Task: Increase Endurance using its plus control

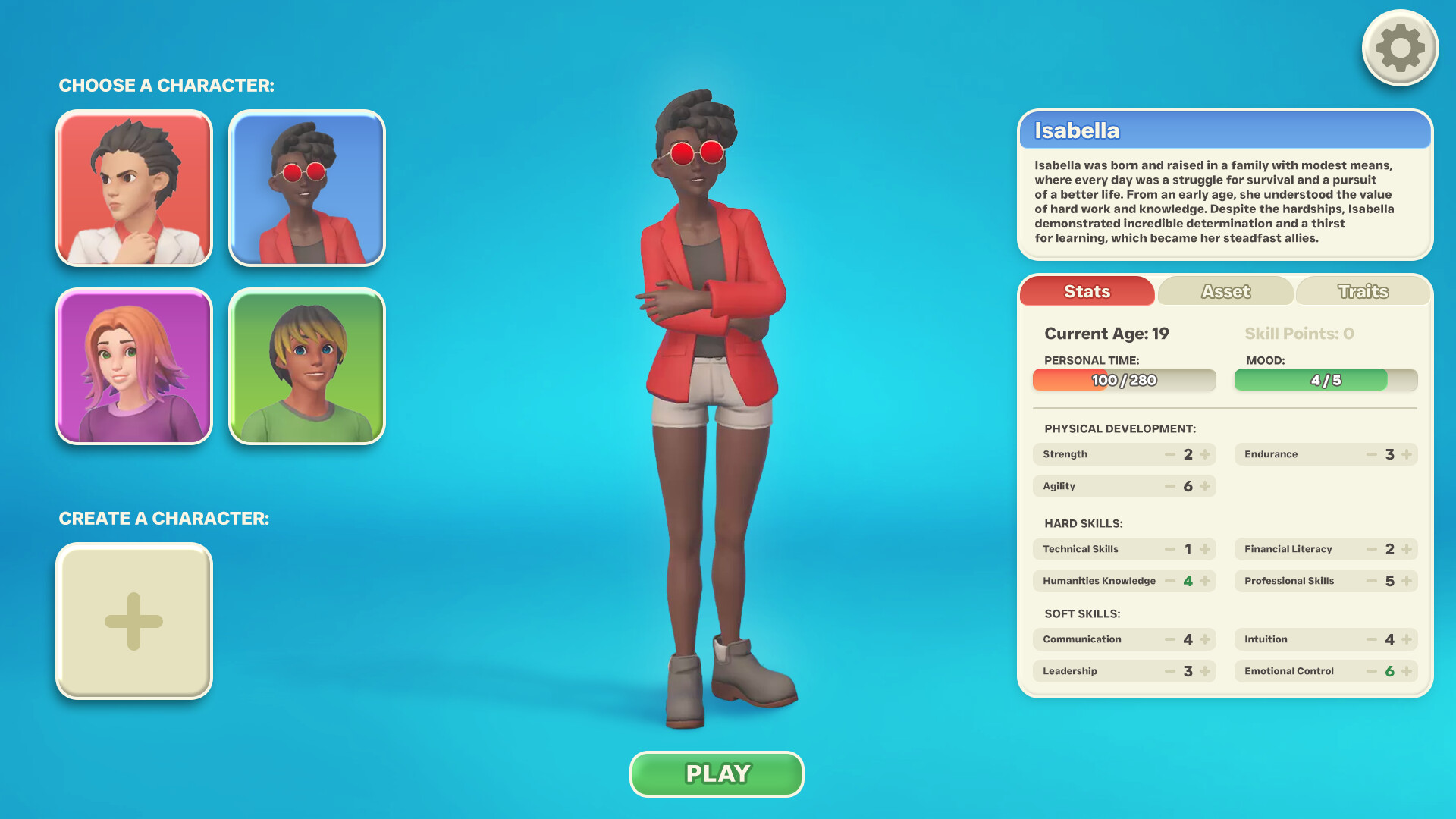Action: click(1407, 453)
